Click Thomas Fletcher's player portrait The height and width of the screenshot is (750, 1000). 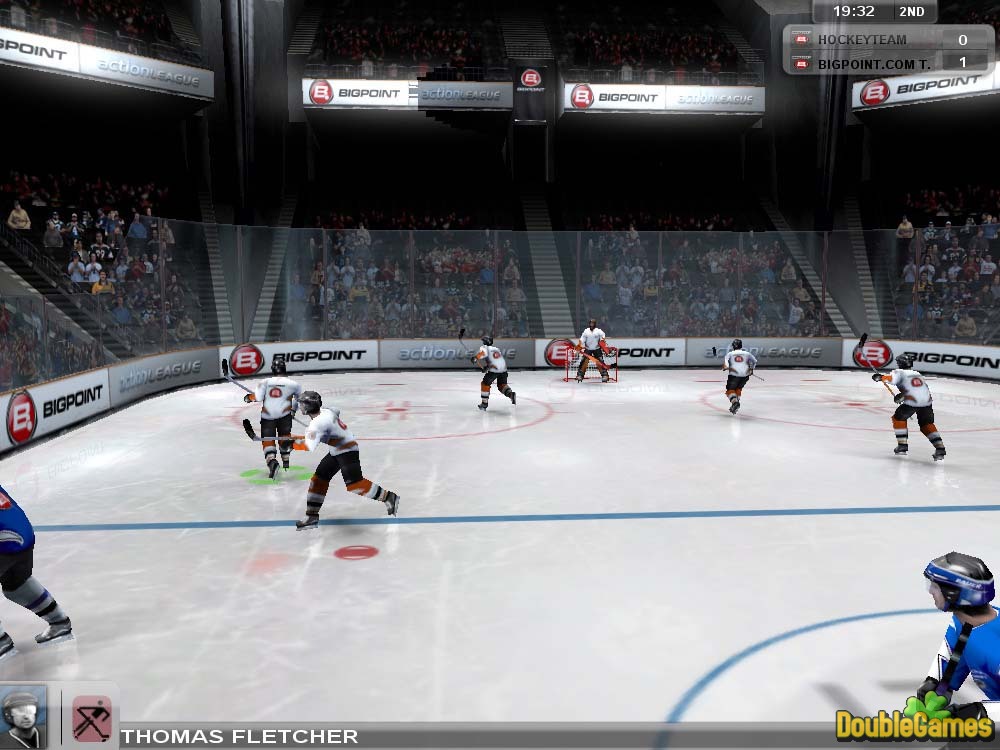(x=22, y=716)
